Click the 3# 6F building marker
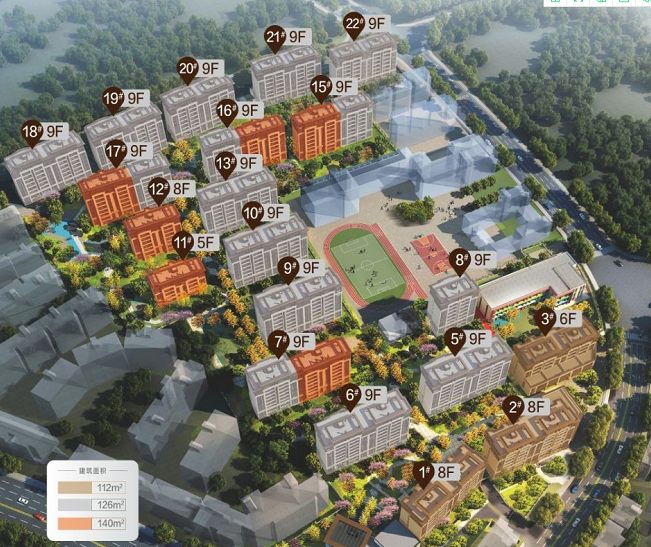Viewport: 651px width, 547px height. point(556,320)
